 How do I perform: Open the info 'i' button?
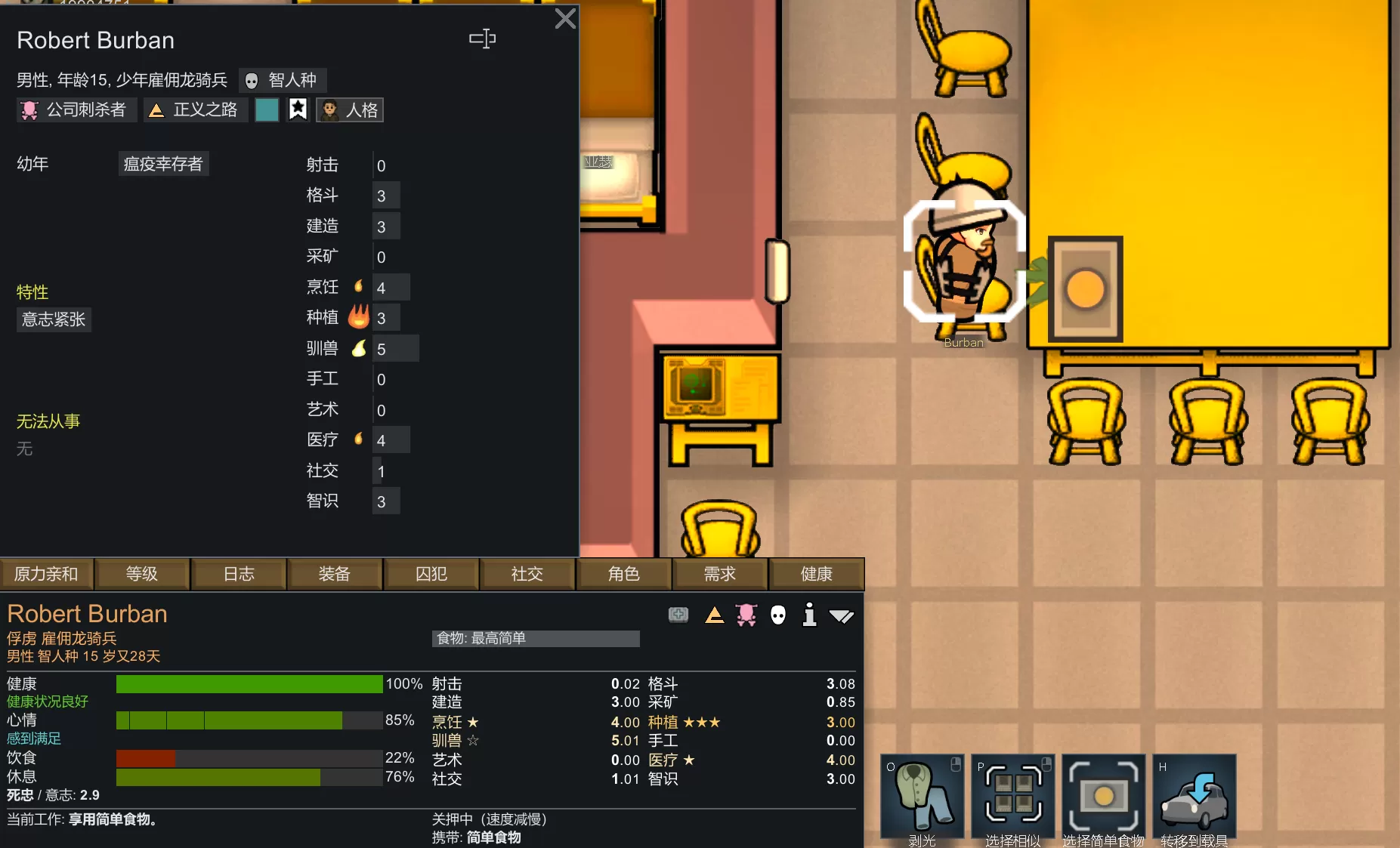click(809, 615)
